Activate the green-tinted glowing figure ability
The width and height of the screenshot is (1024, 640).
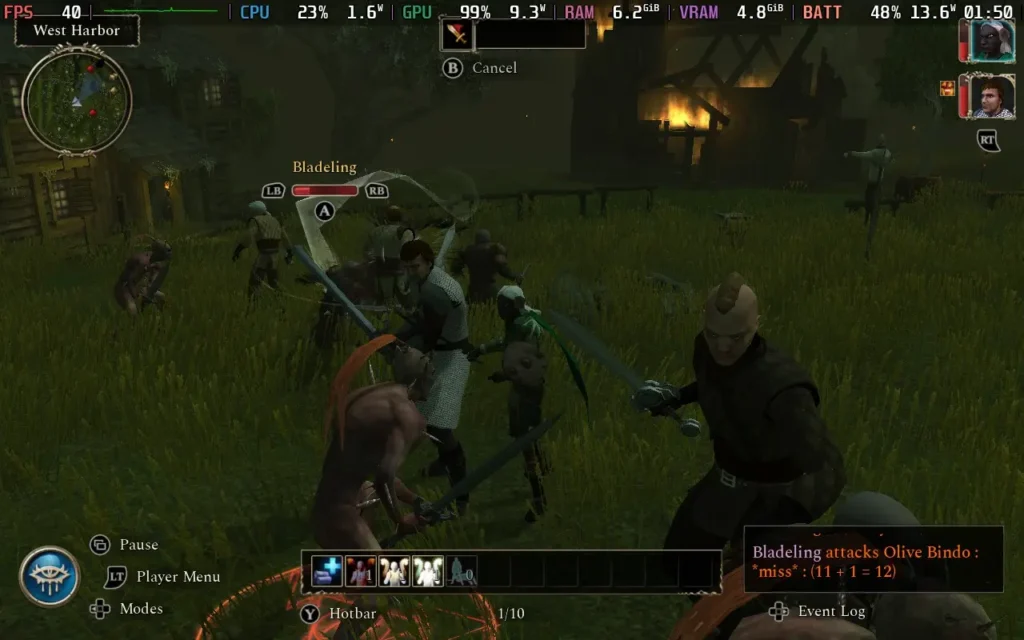(x=428, y=571)
